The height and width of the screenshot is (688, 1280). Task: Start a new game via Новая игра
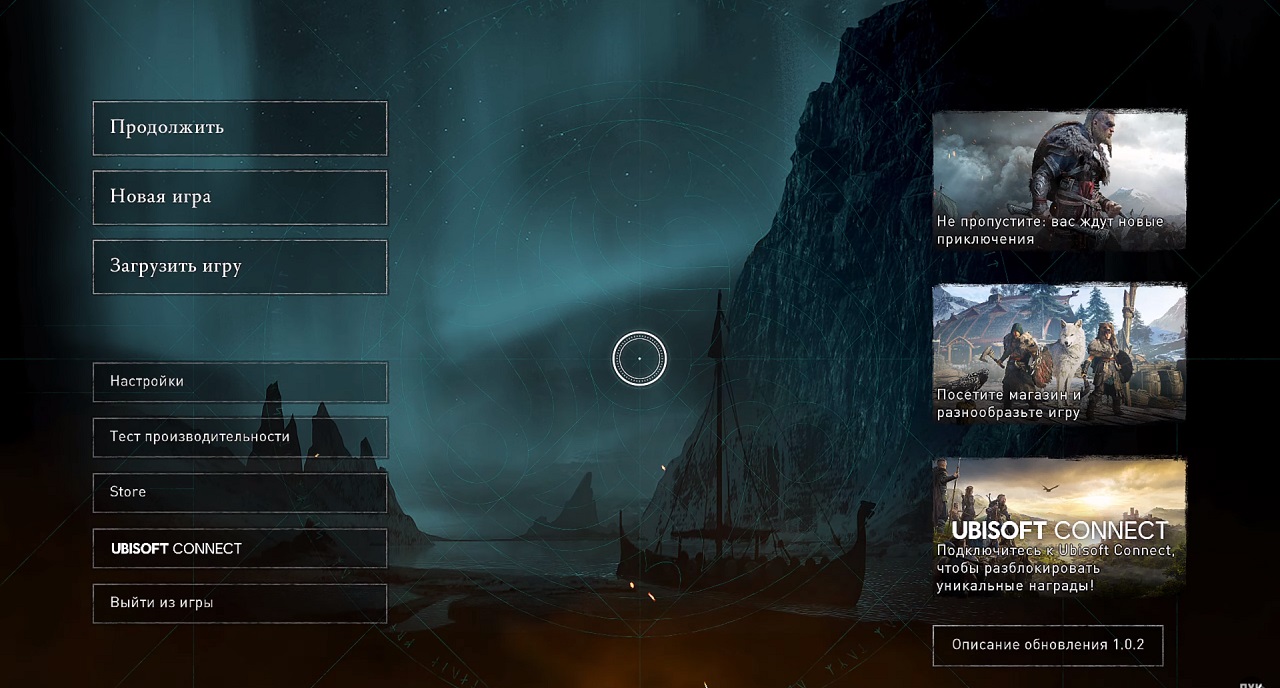click(x=240, y=197)
